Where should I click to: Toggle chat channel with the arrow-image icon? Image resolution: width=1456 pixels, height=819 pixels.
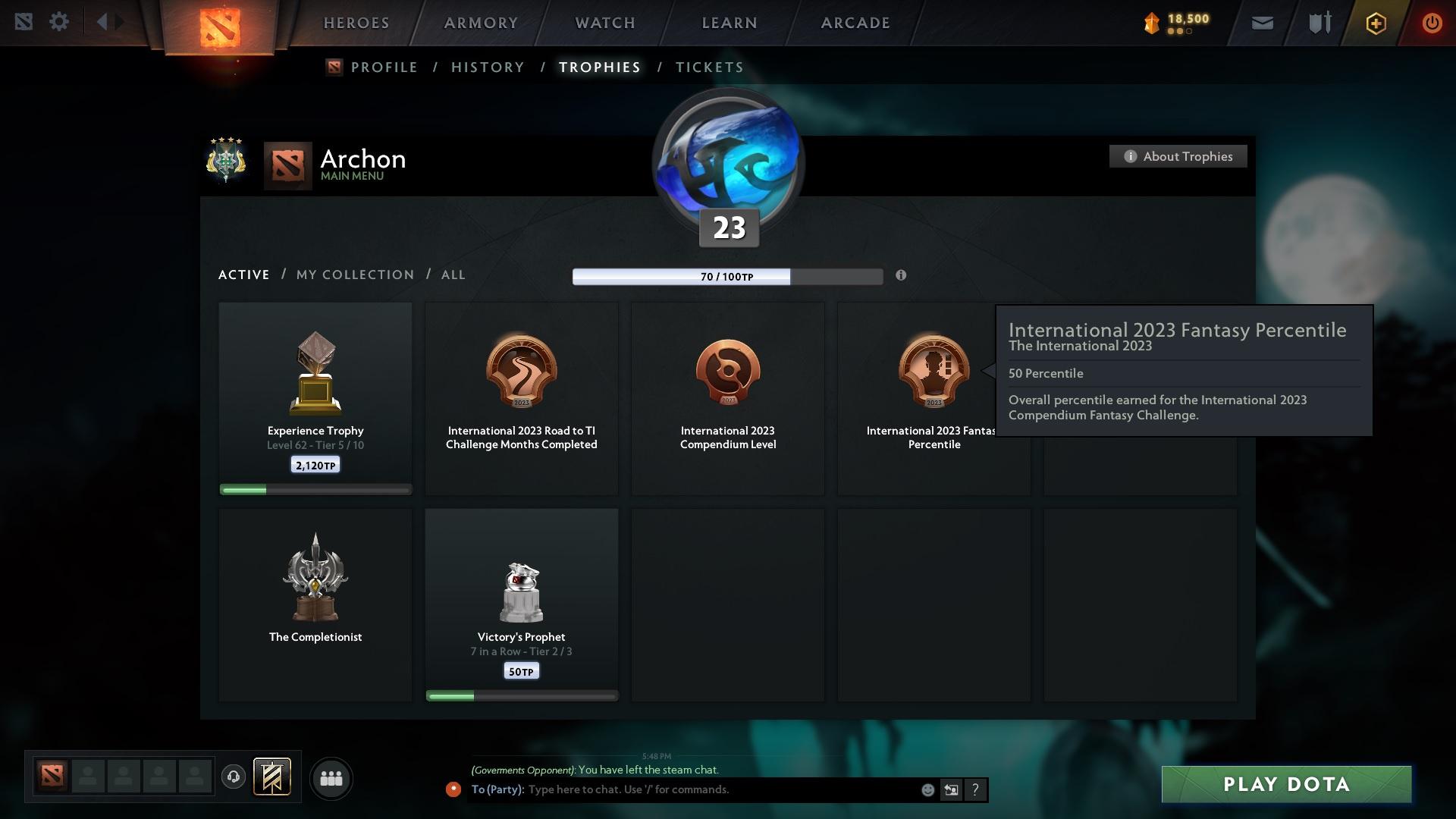[952, 789]
